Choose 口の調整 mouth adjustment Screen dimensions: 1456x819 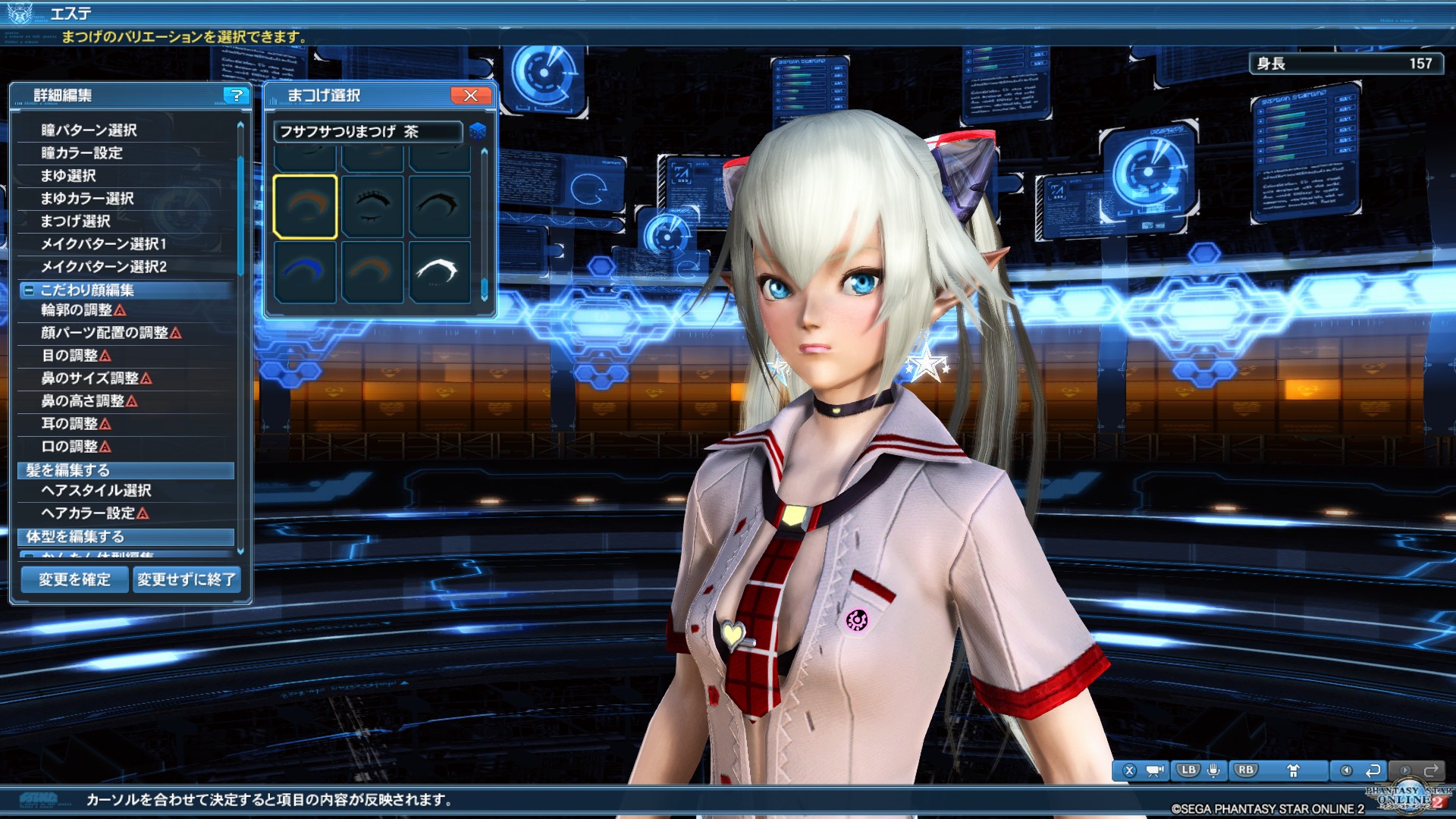70,447
